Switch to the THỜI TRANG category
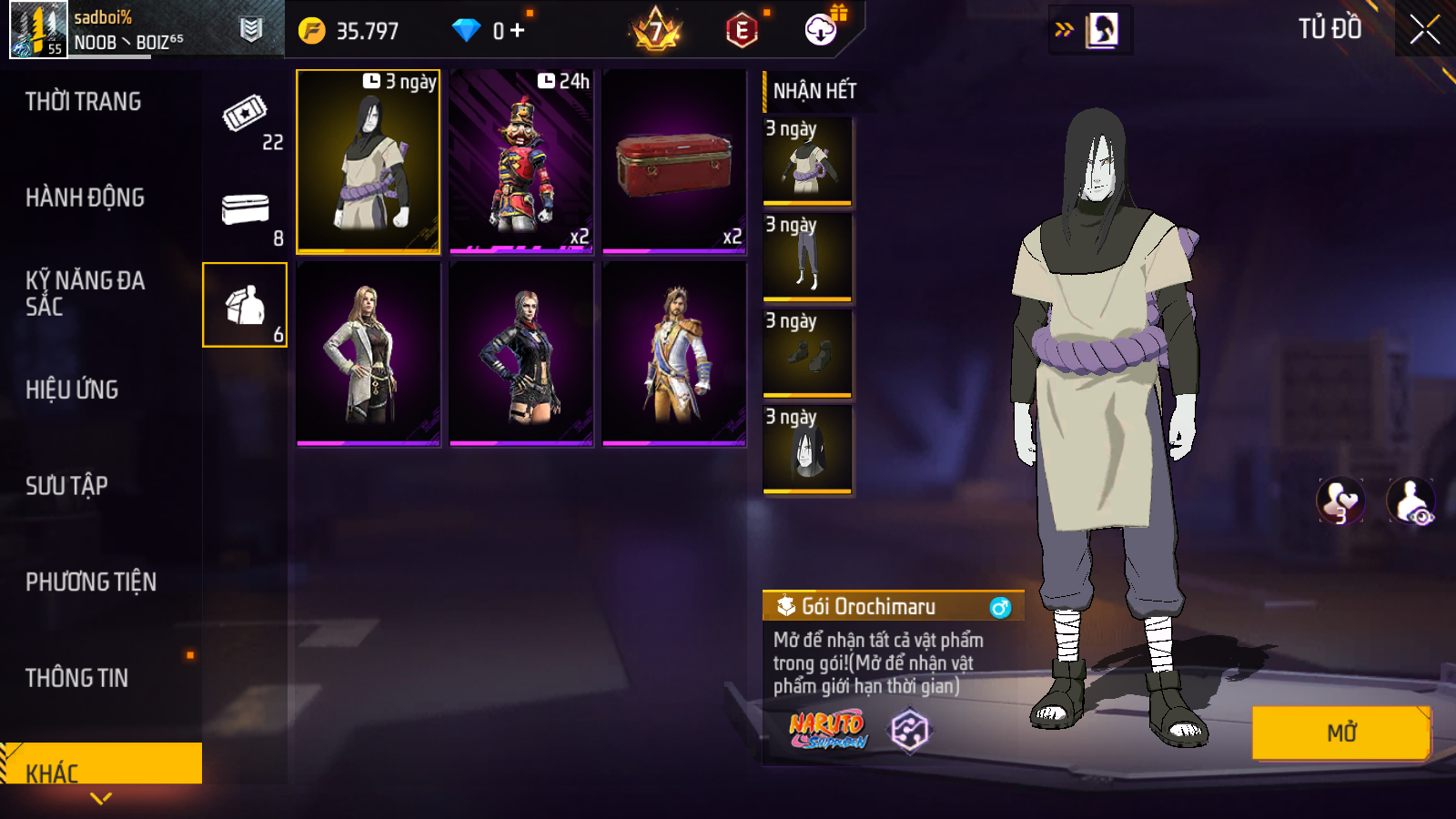Screen dimensions: 1456x819 [x=83, y=102]
